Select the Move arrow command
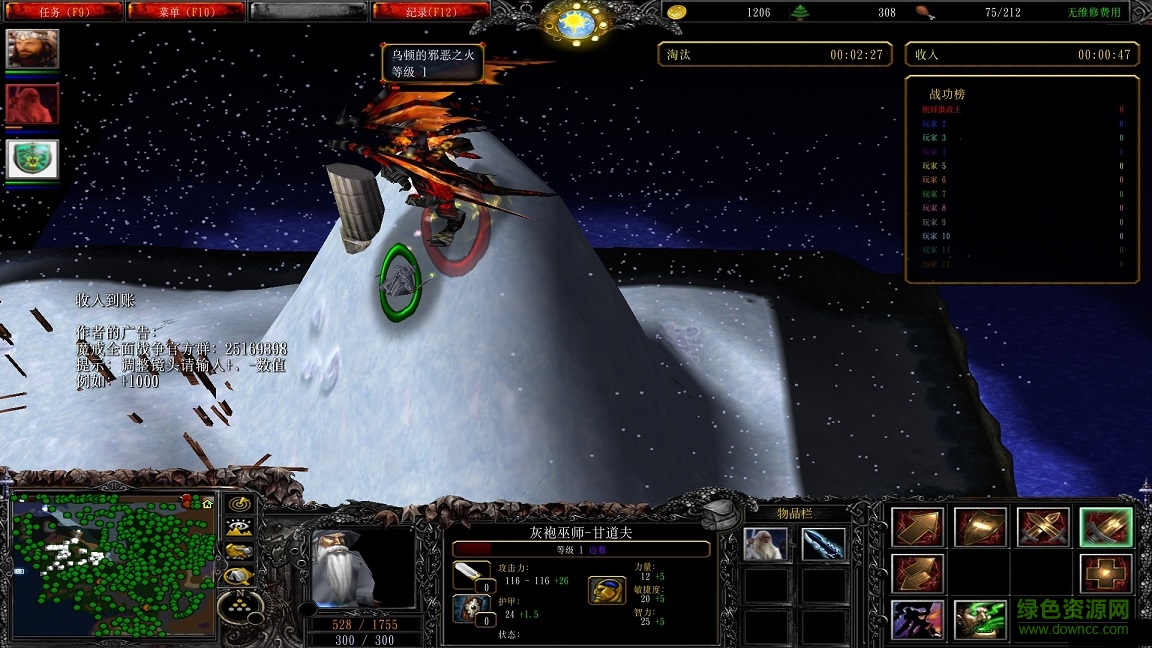1152x648 pixels. pos(916,527)
